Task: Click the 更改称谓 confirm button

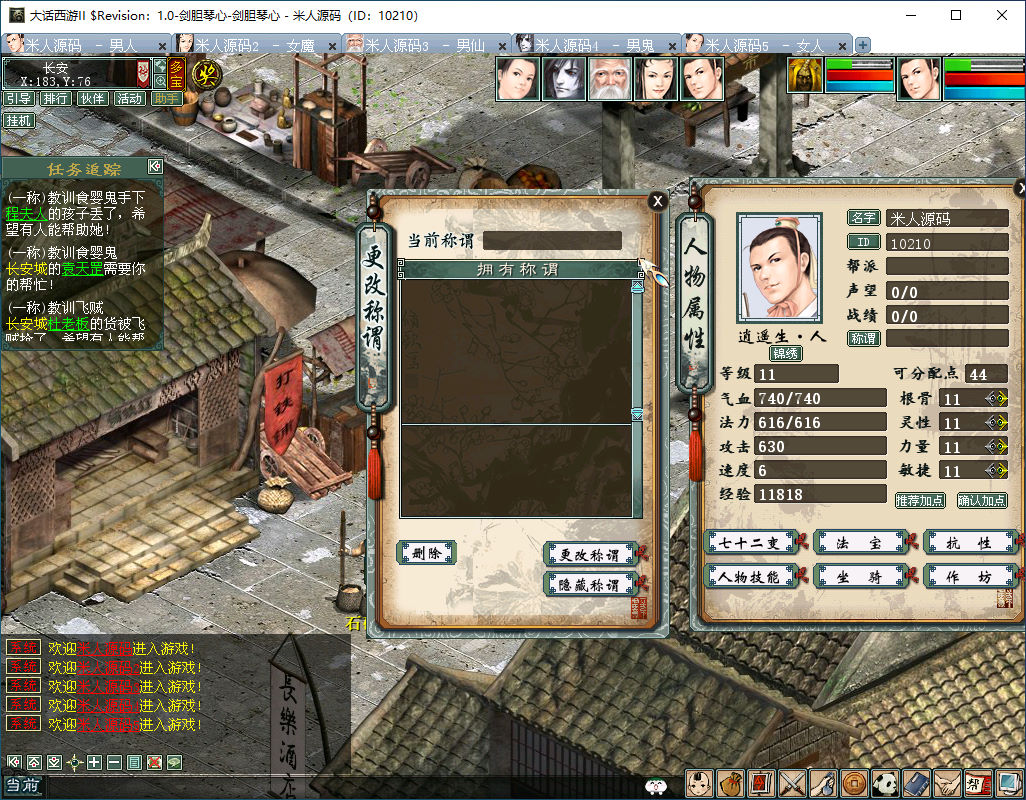Action: pos(589,554)
